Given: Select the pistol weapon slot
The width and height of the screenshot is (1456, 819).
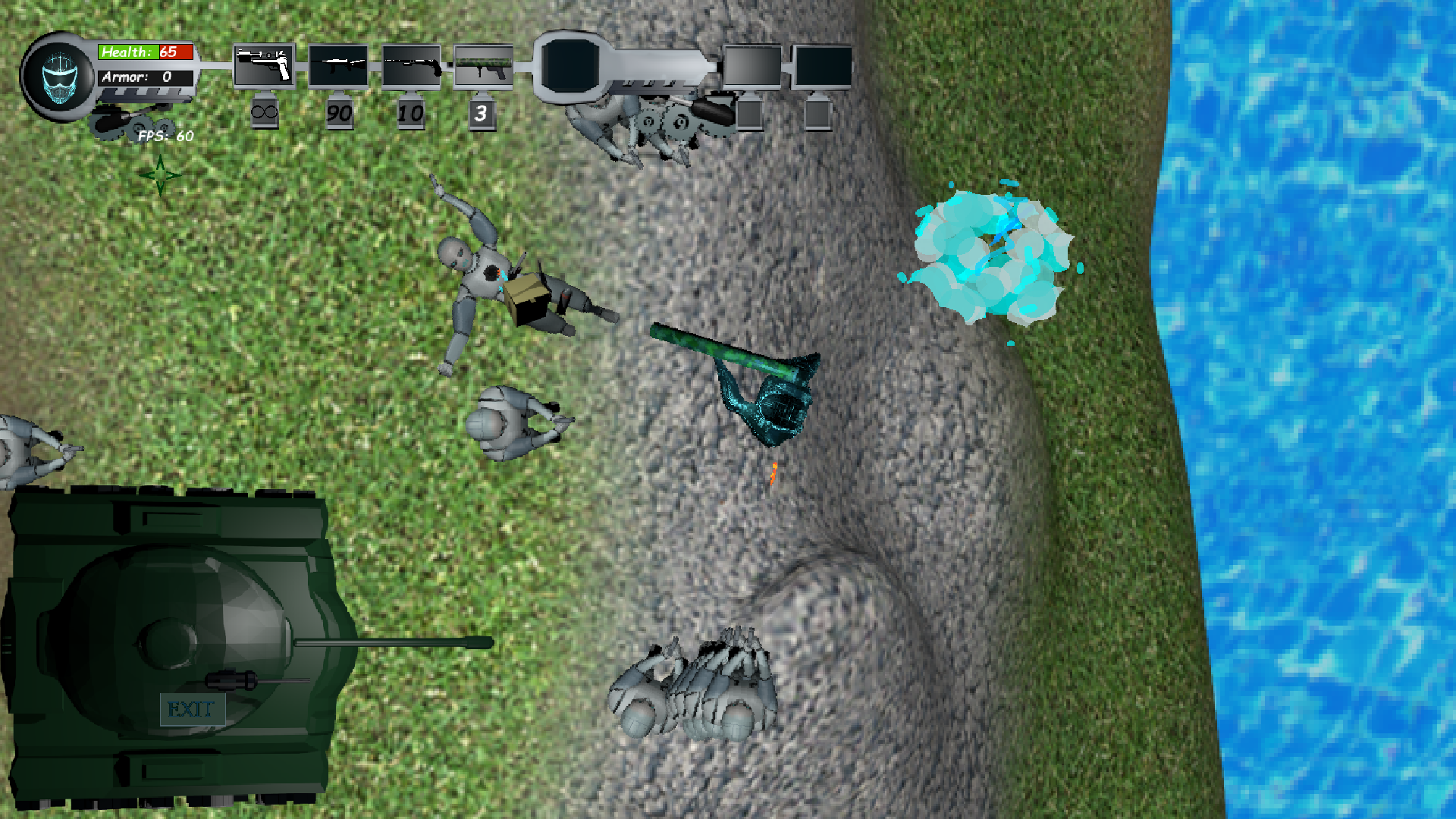Looking at the screenshot, I should pyautogui.click(x=264, y=66).
